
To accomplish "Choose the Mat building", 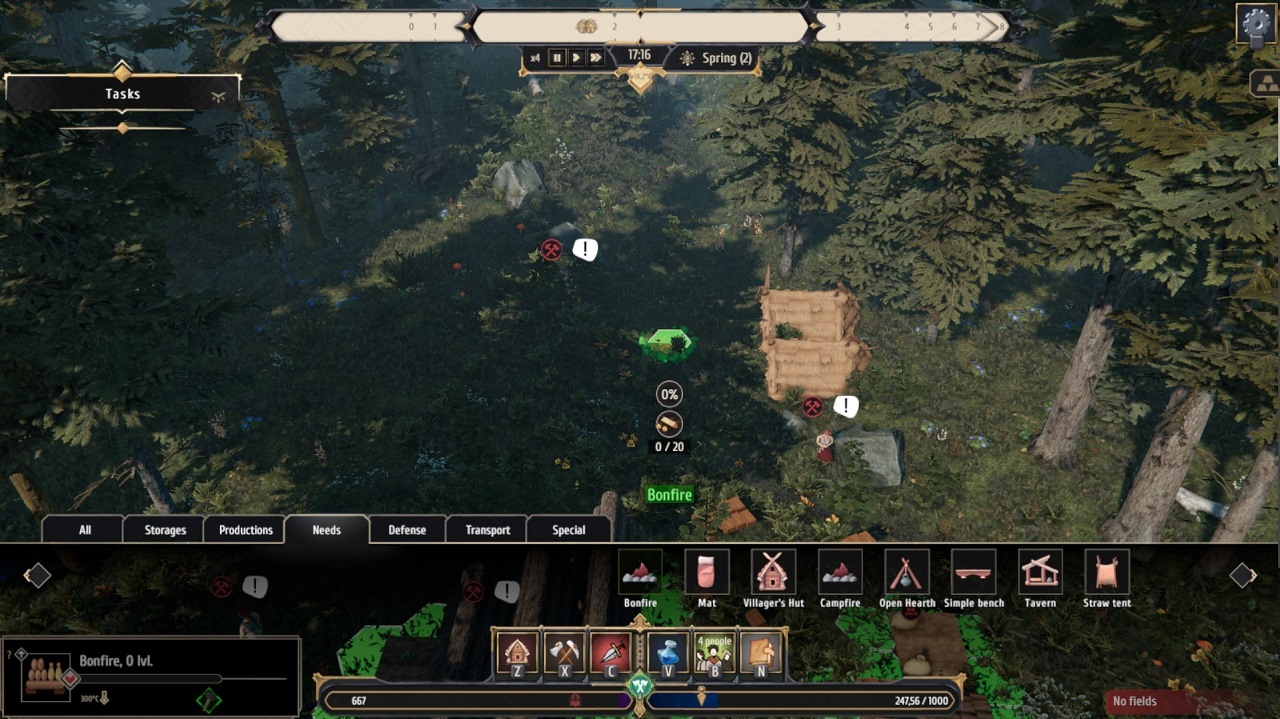I will click(707, 573).
